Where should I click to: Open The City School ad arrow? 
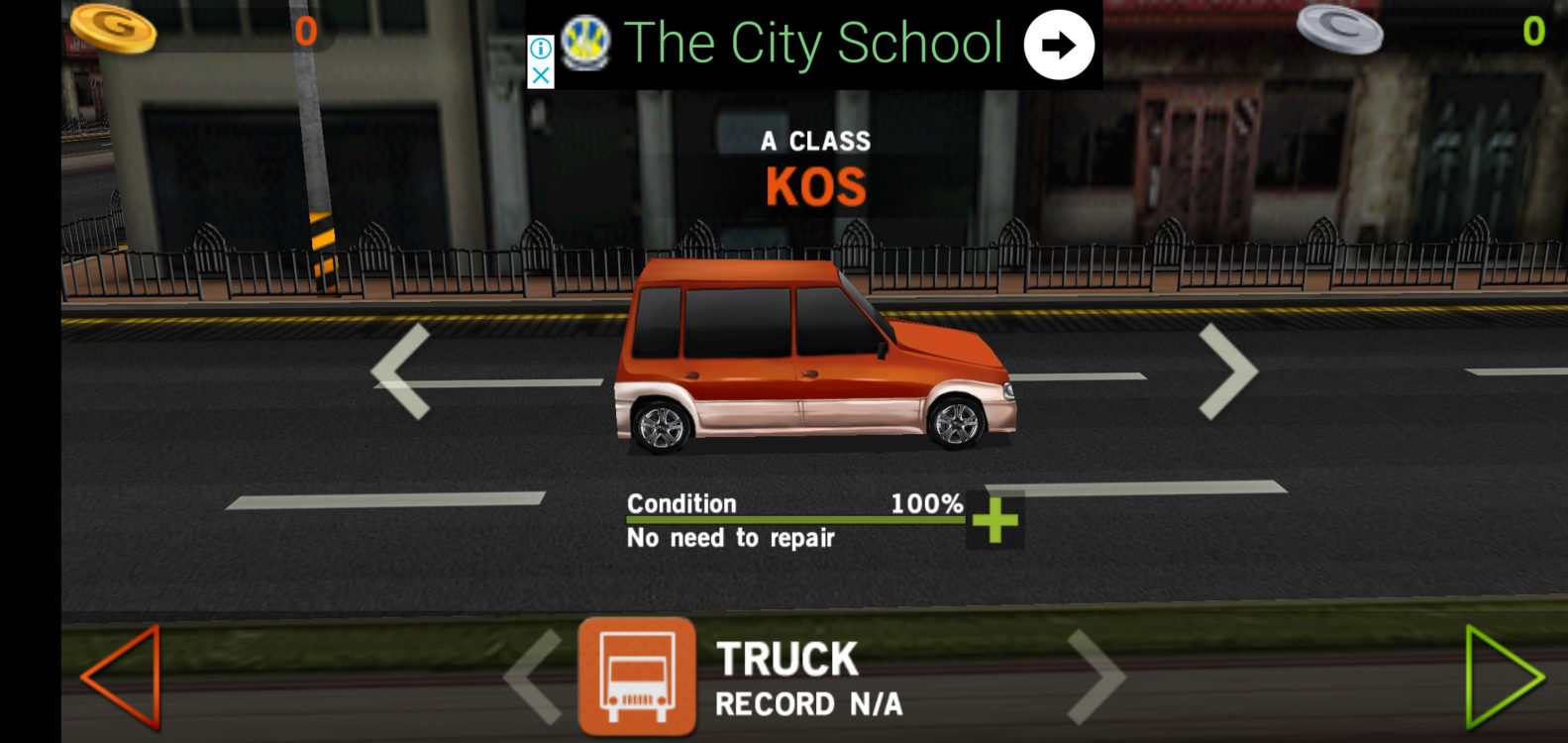[x=1058, y=45]
